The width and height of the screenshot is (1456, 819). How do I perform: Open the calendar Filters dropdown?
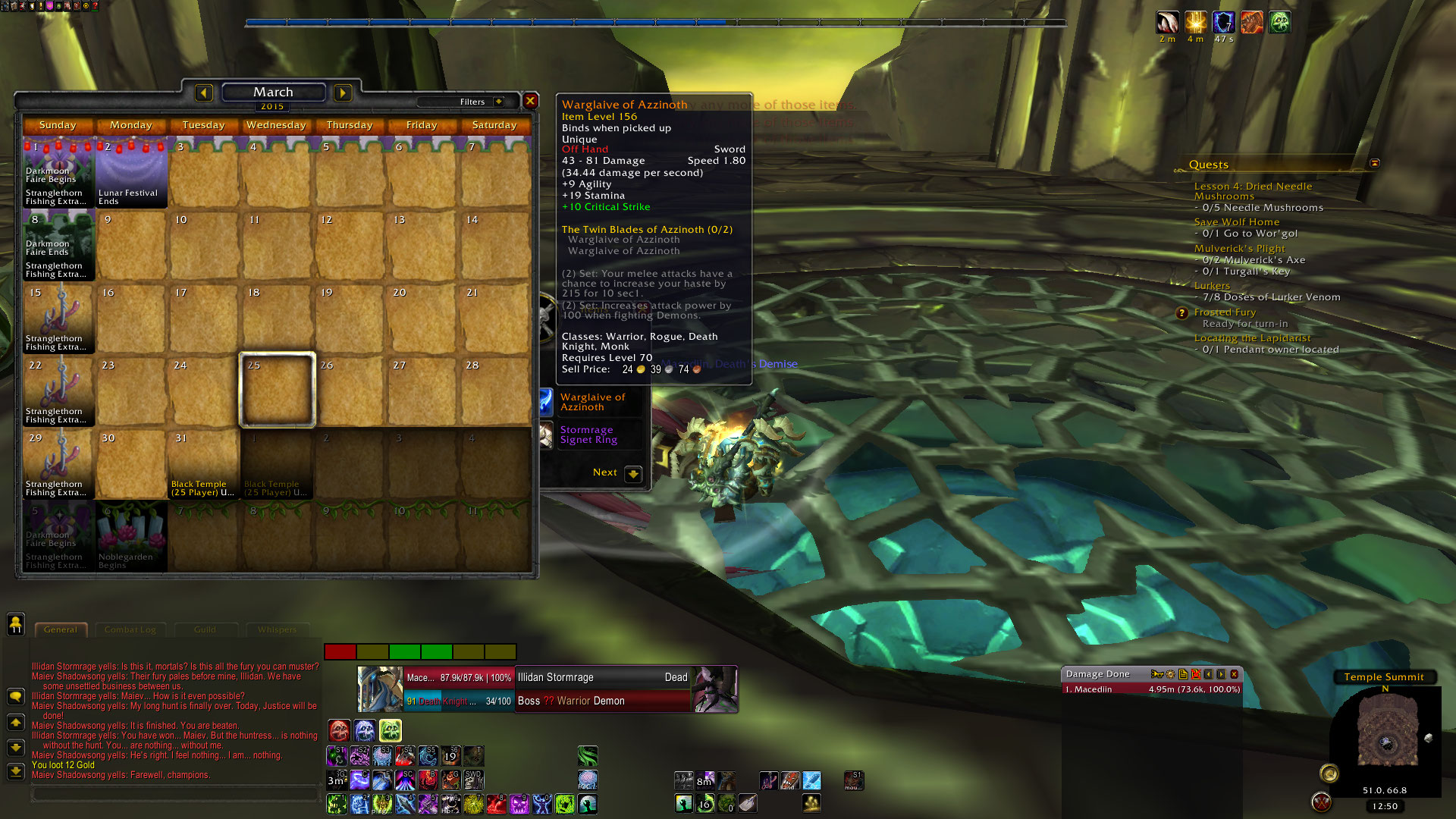[498, 102]
